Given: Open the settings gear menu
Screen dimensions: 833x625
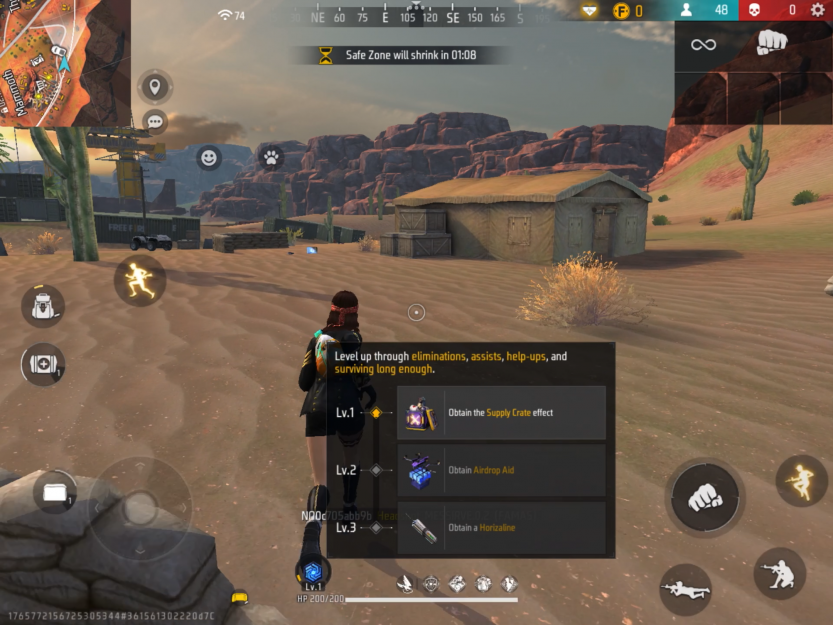Looking at the screenshot, I should coord(818,10).
